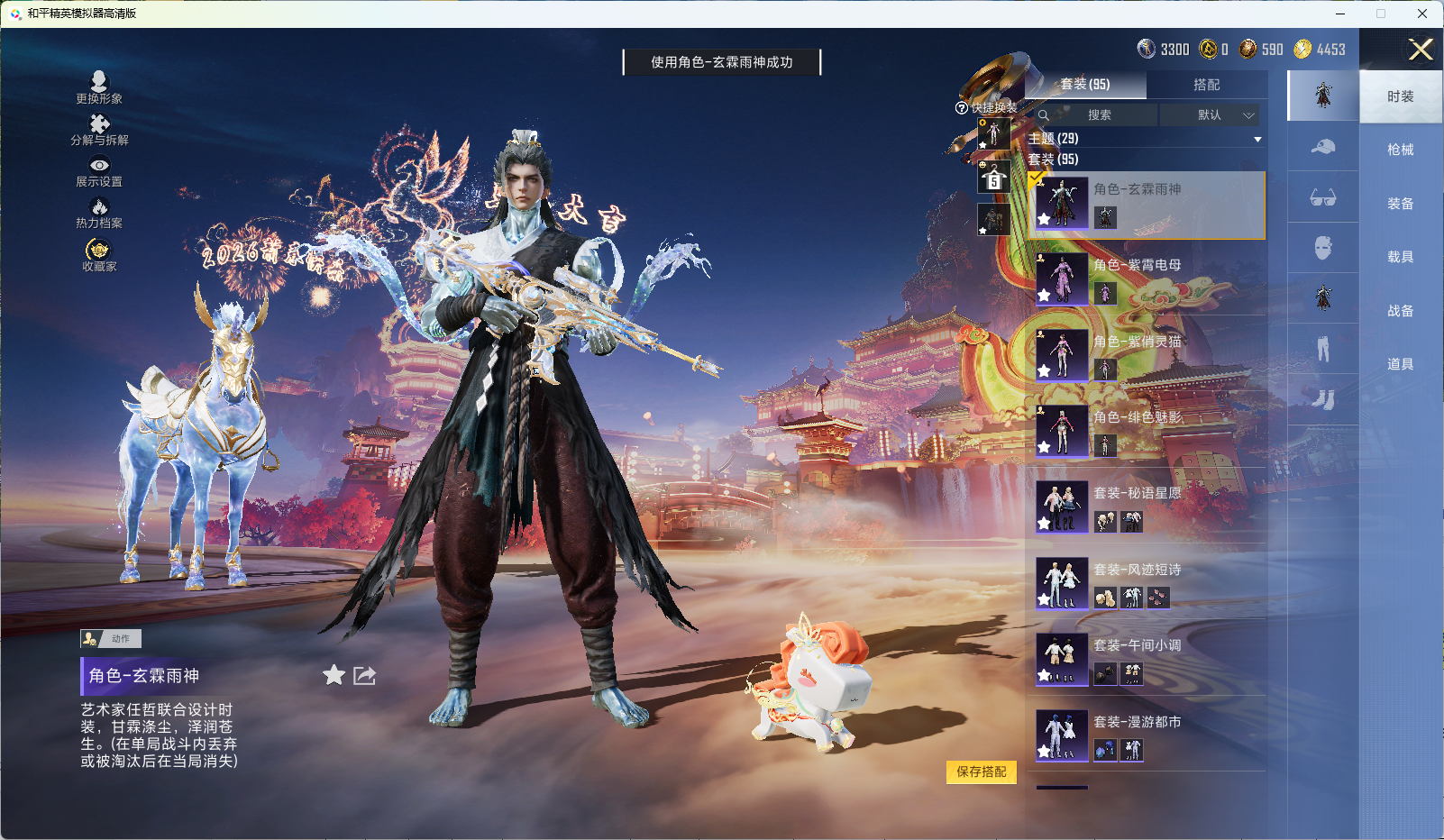Star the 角色-紫霄电母 list entry
The image size is (1444, 840).
[1045, 297]
